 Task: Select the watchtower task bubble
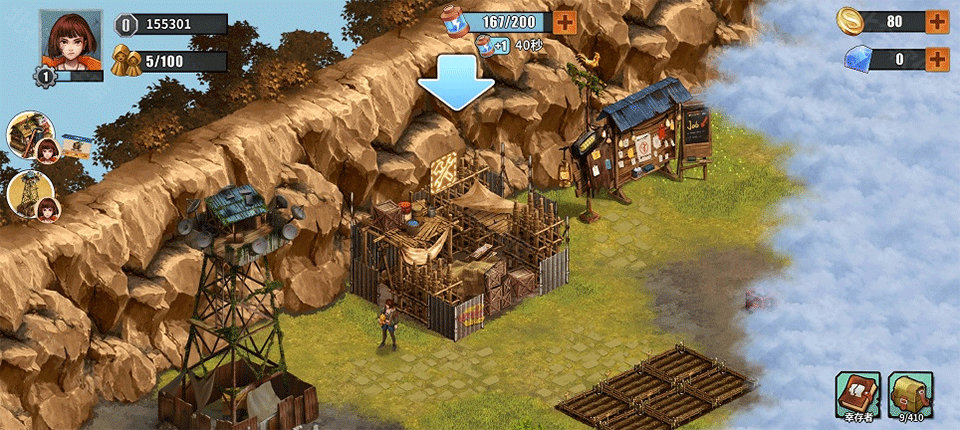click(30, 194)
